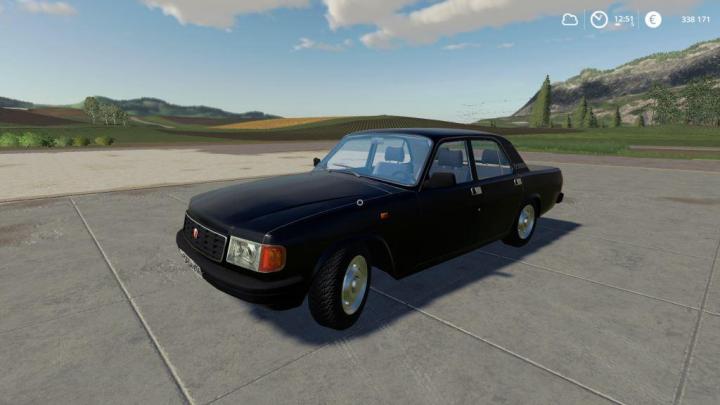Click the cloud weather icon
Screen dimensions: 720x405
tap(570, 19)
